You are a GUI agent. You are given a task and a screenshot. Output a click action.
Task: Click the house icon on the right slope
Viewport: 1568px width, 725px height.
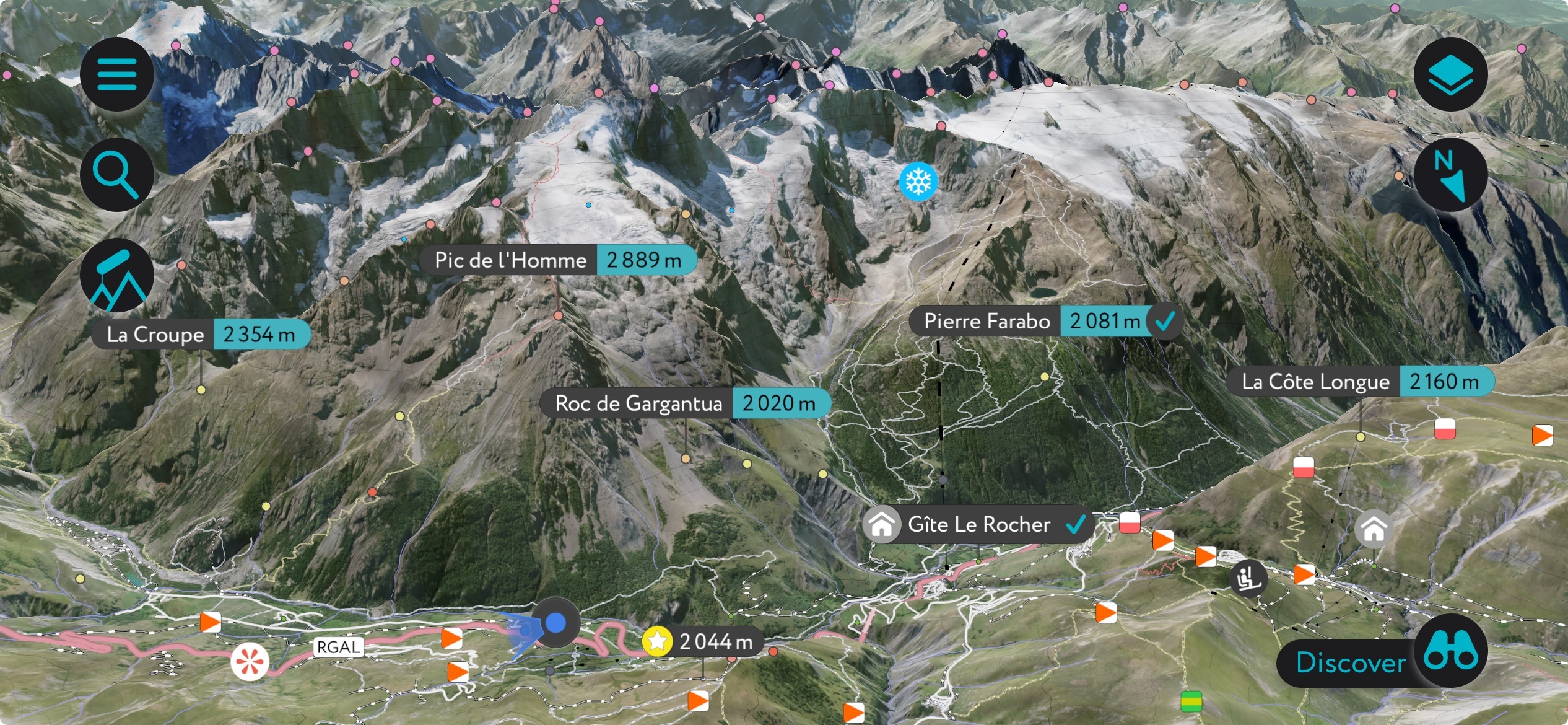pos(1374,530)
